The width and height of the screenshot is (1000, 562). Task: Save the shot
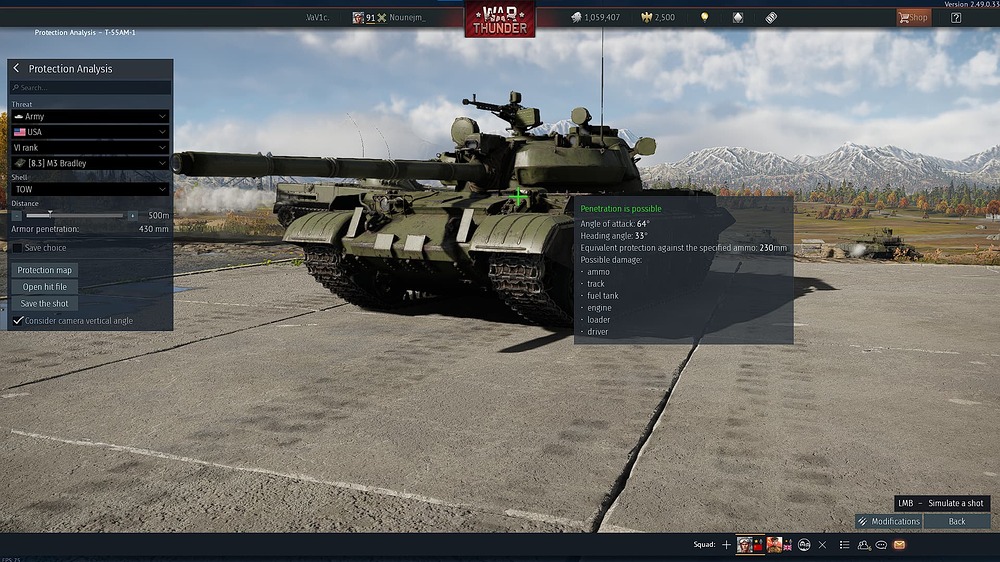pos(45,304)
